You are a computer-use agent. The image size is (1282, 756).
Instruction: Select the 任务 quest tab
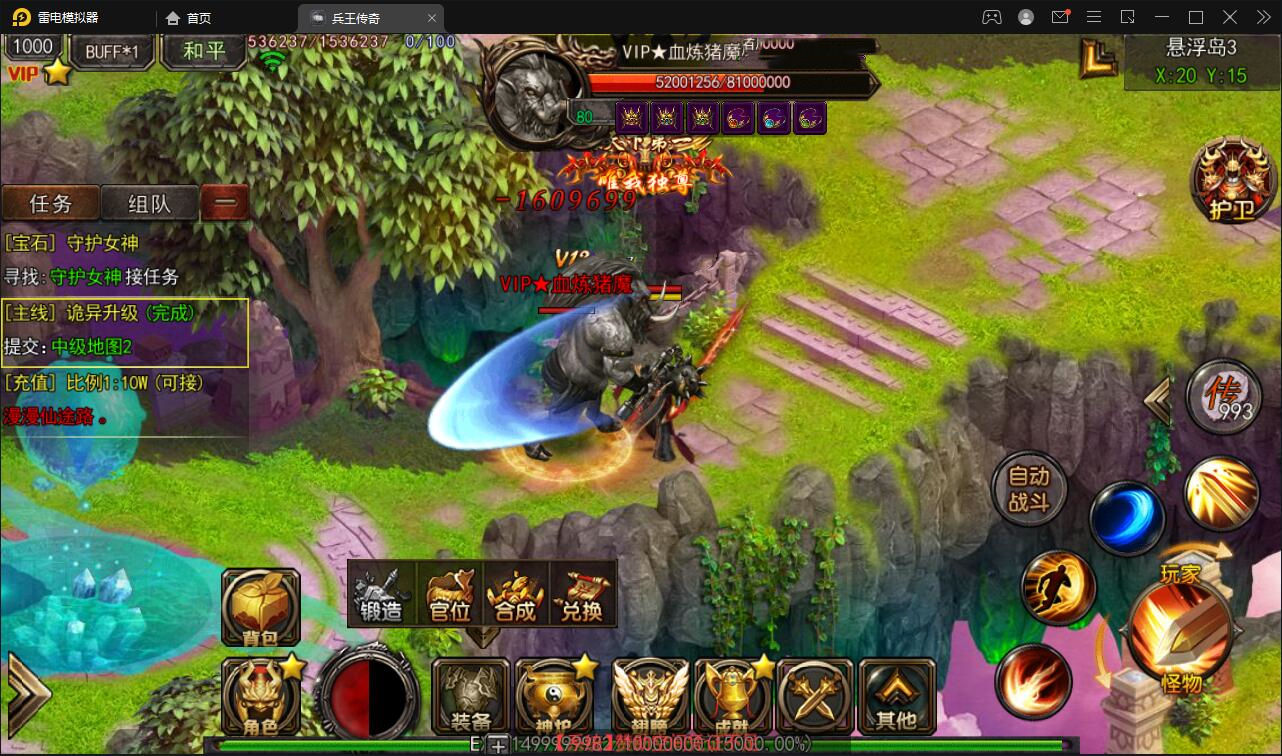coord(51,203)
